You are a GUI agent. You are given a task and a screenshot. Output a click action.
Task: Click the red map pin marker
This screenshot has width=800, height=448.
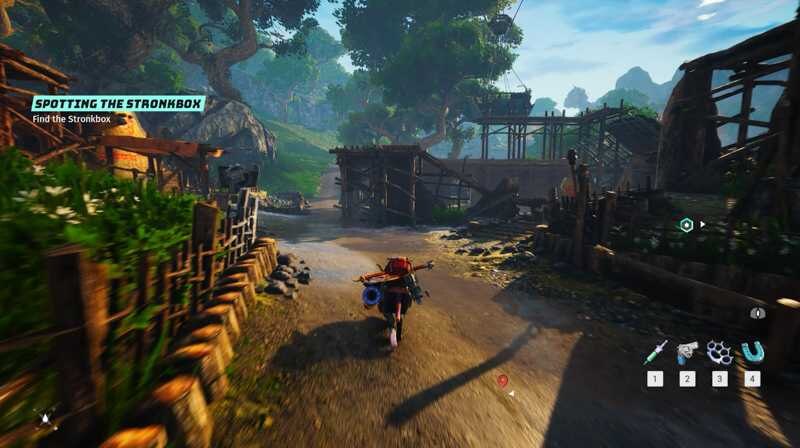coord(502,381)
